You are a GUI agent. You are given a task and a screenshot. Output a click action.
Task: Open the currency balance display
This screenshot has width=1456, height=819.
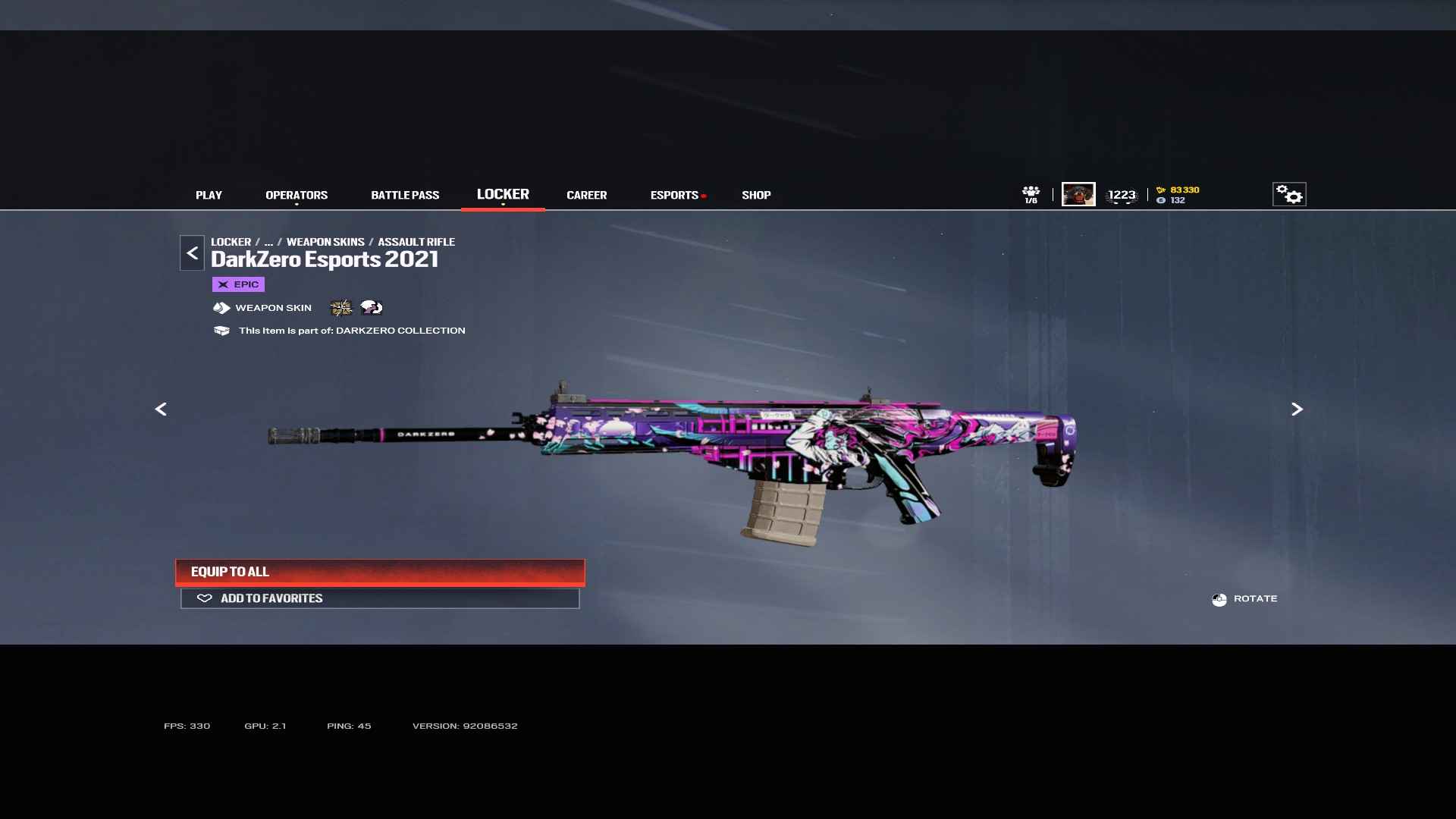coord(1178,195)
